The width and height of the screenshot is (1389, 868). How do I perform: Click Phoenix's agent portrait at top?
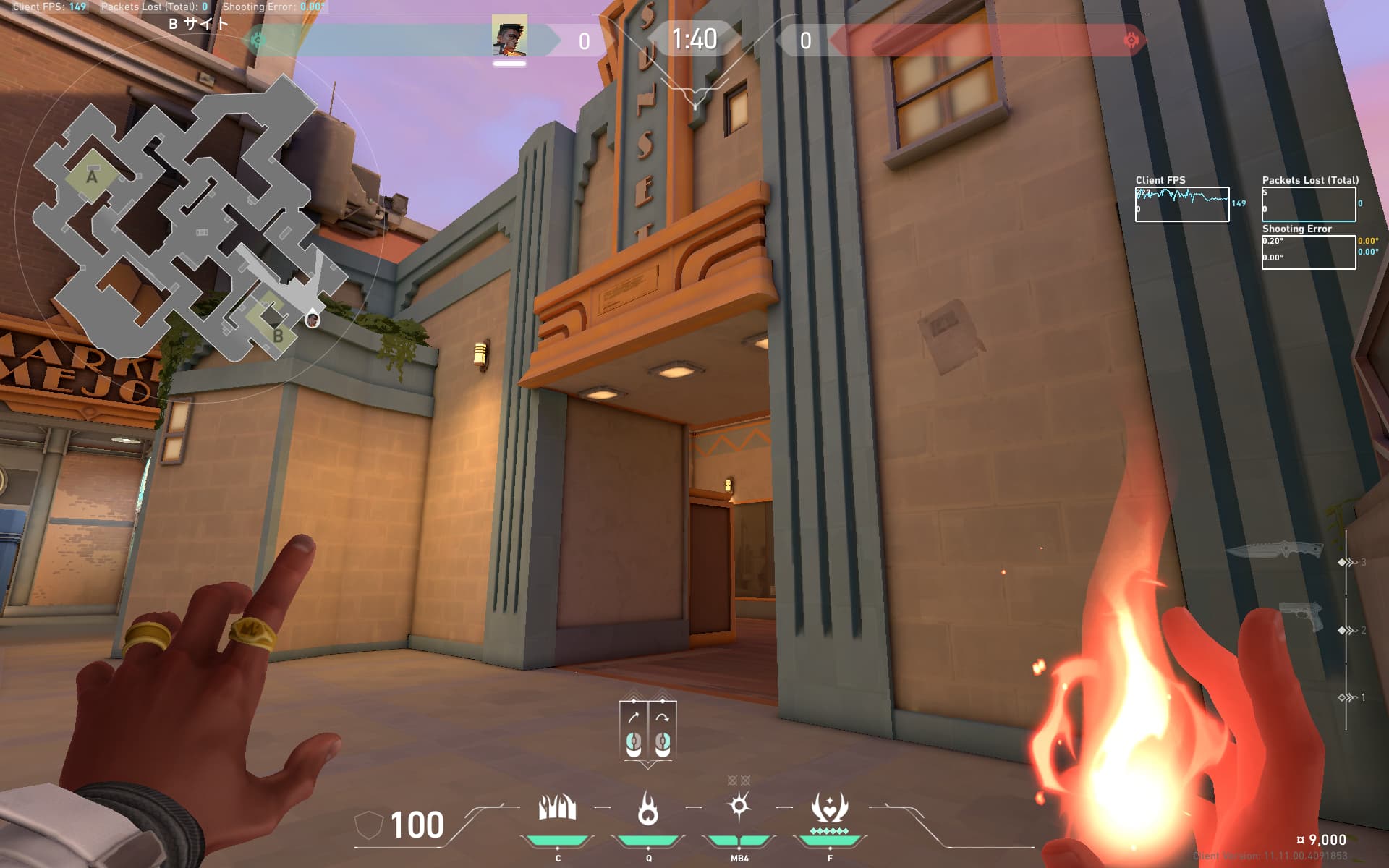509,39
